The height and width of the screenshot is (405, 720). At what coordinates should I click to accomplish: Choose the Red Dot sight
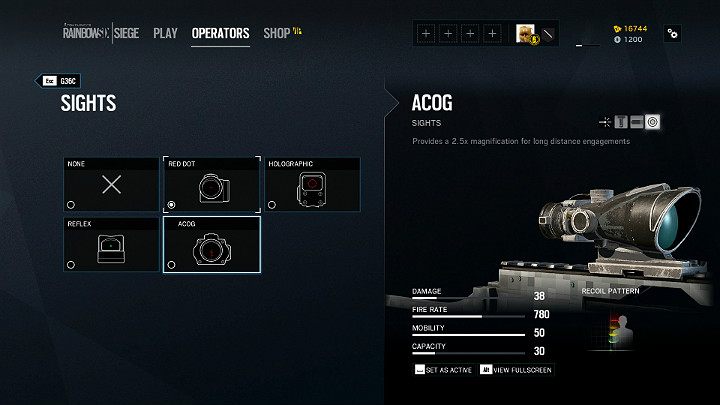[211, 184]
